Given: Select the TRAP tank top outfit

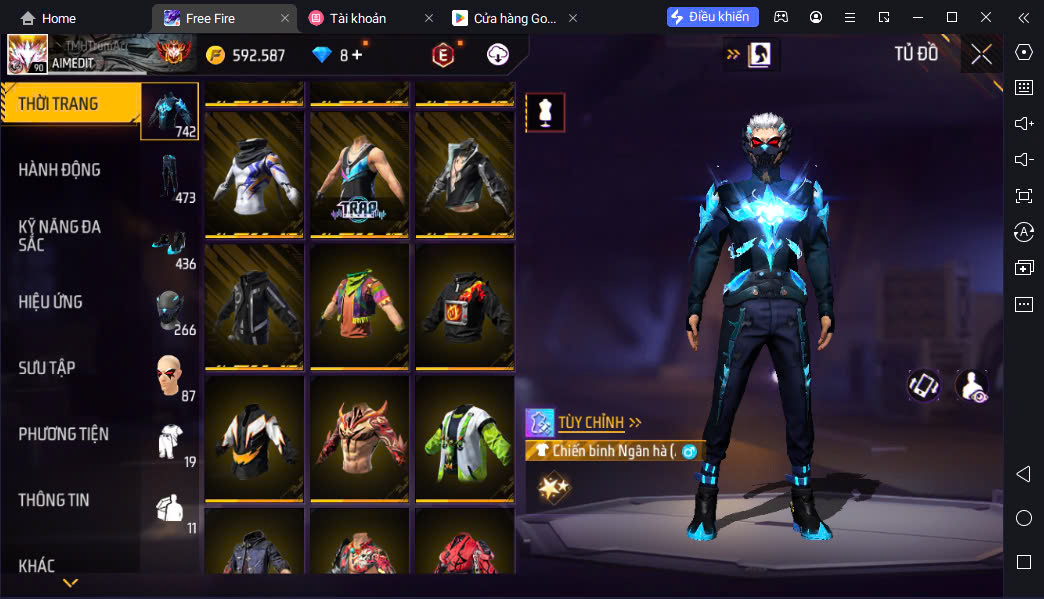Looking at the screenshot, I should coord(359,174).
